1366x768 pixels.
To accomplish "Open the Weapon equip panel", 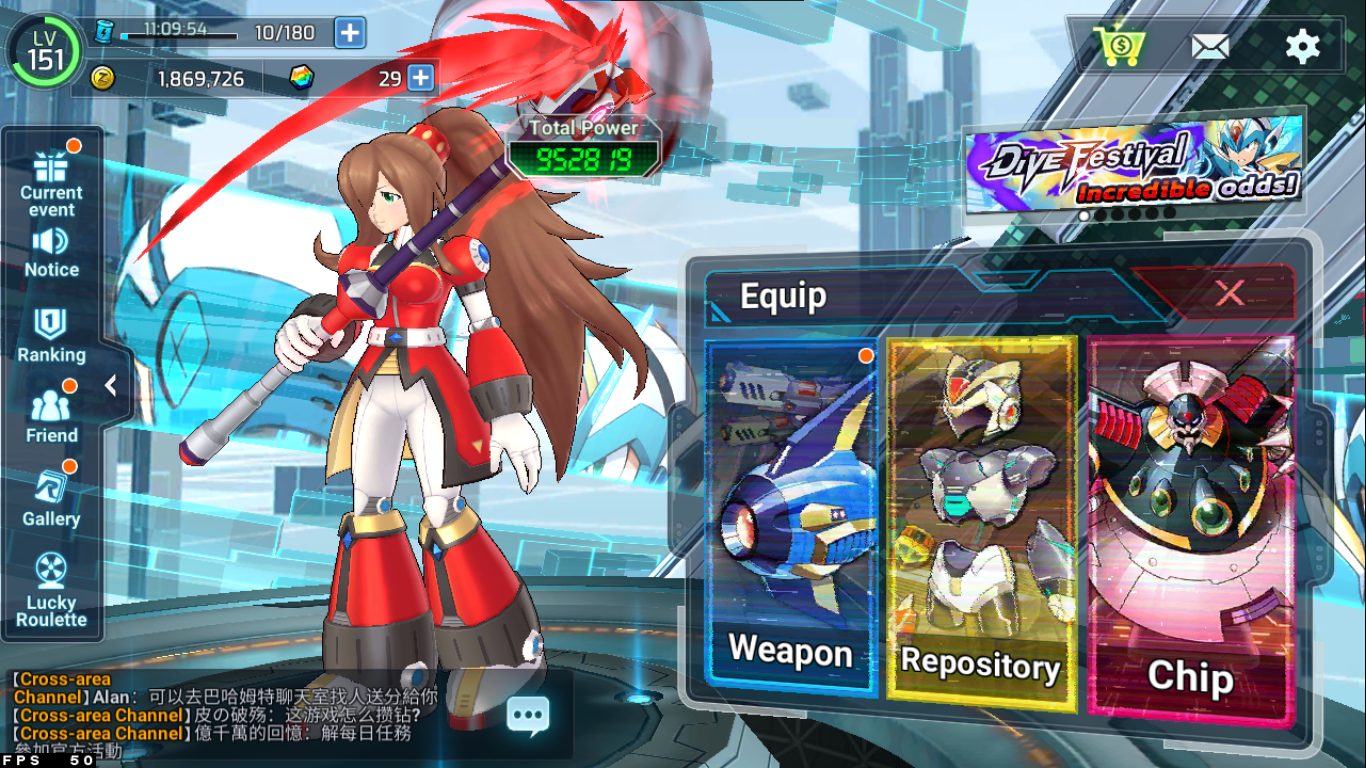I will (790, 516).
